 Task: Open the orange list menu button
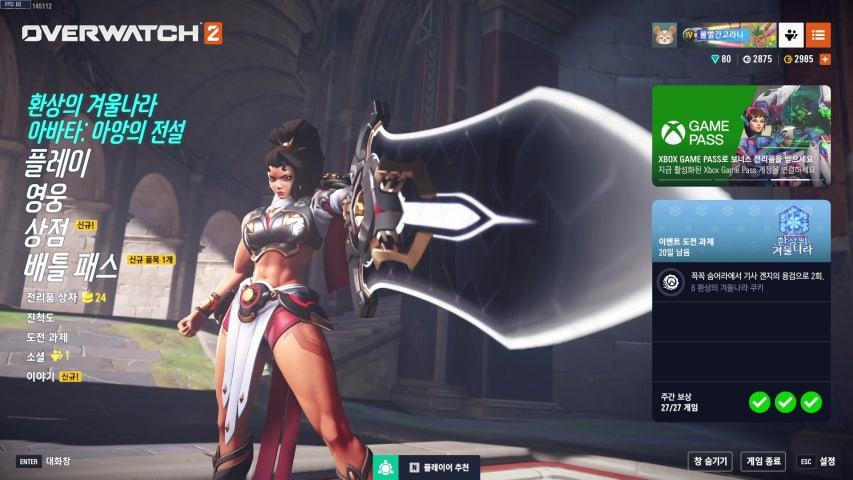click(x=818, y=35)
